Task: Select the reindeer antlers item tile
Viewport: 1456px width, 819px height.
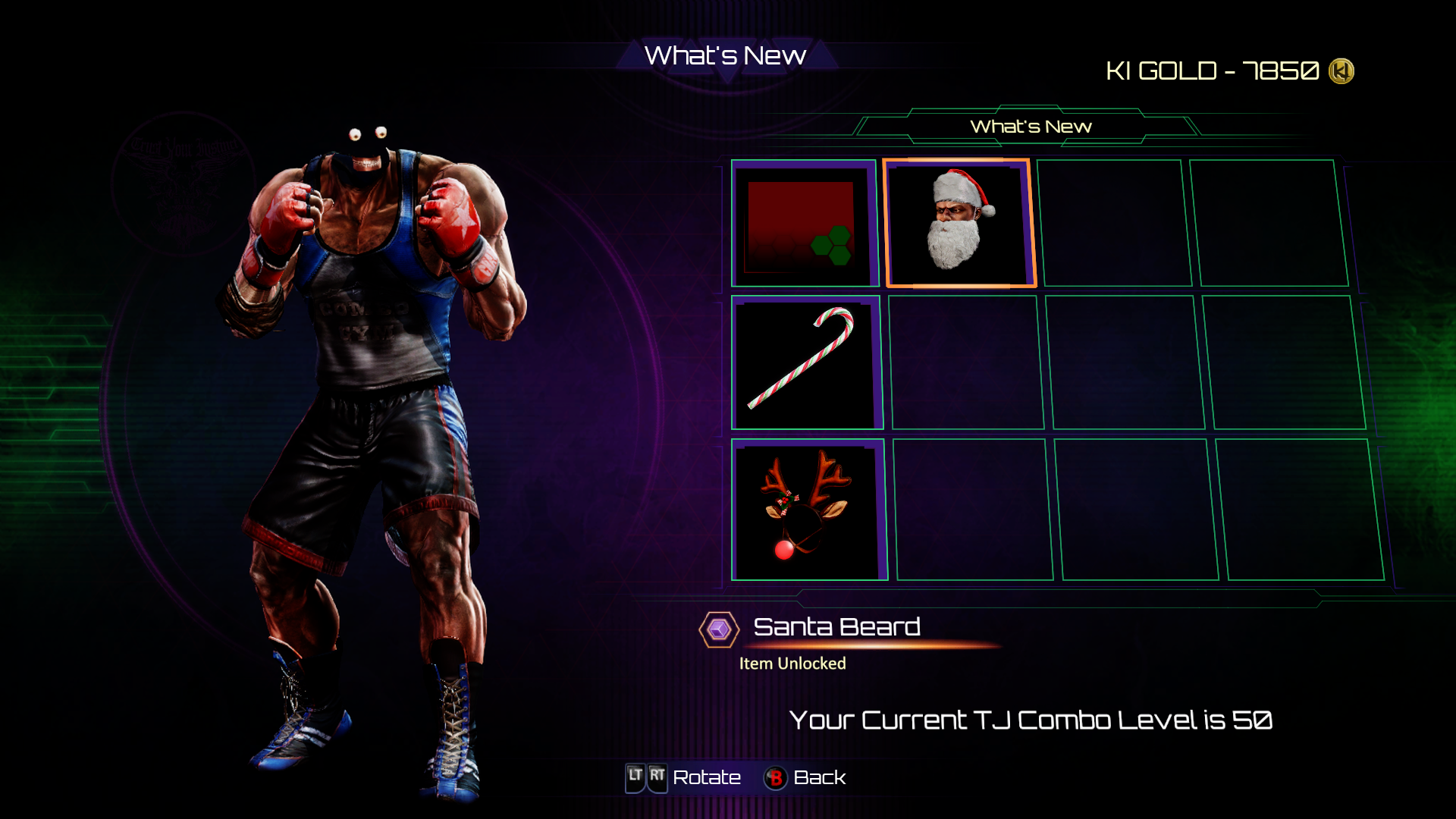Action: click(x=807, y=510)
